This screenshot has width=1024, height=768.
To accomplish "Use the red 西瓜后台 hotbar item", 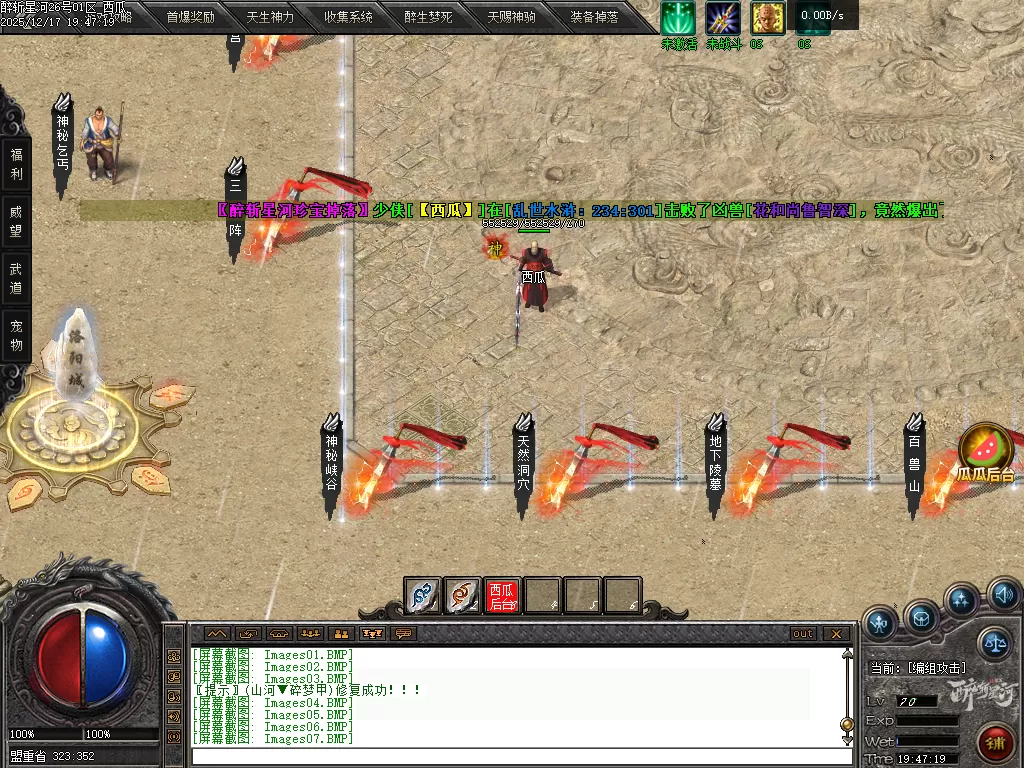I will click(x=502, y=596).
